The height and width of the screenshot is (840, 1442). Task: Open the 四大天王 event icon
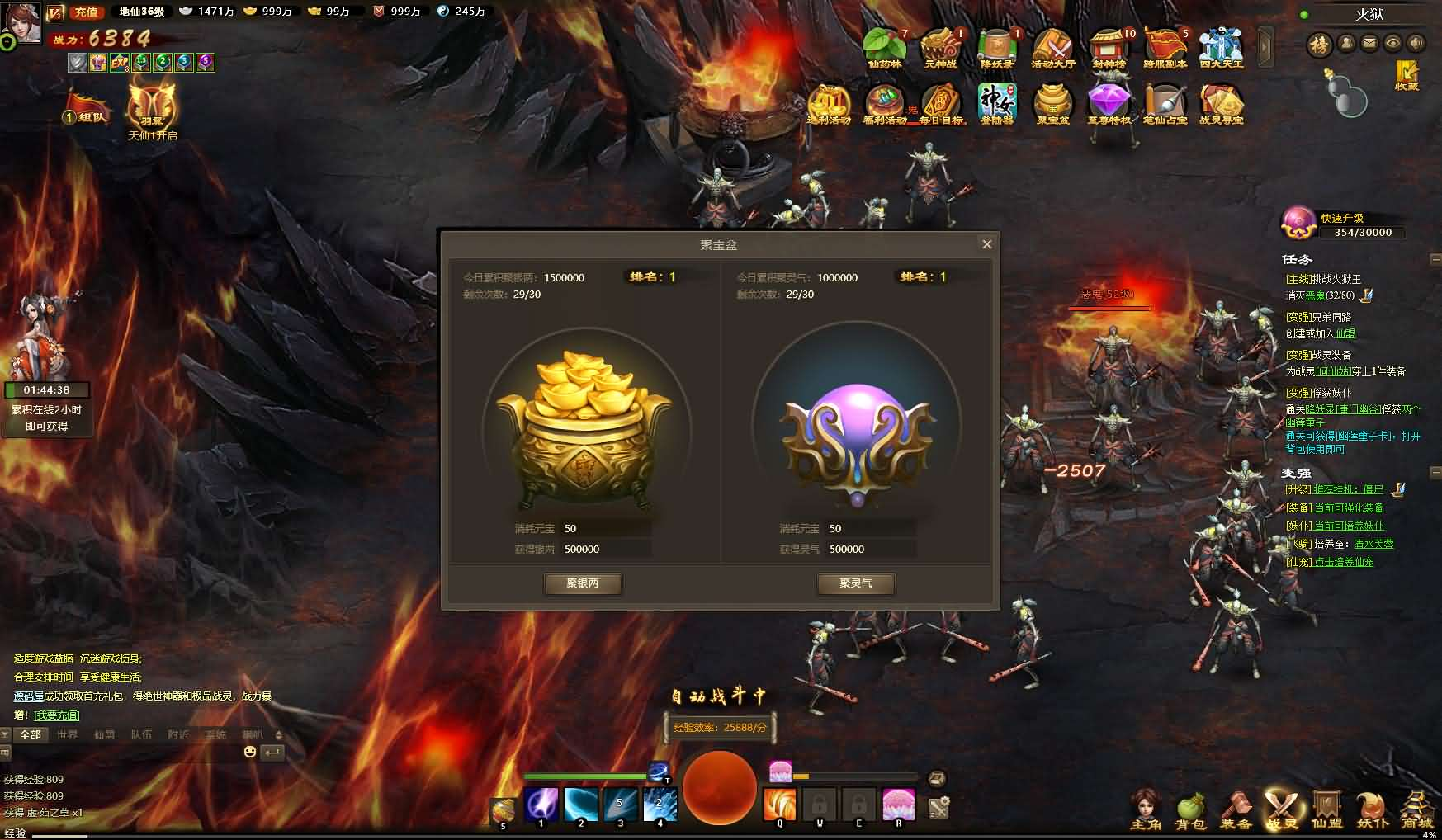[x=1221, y=48]
